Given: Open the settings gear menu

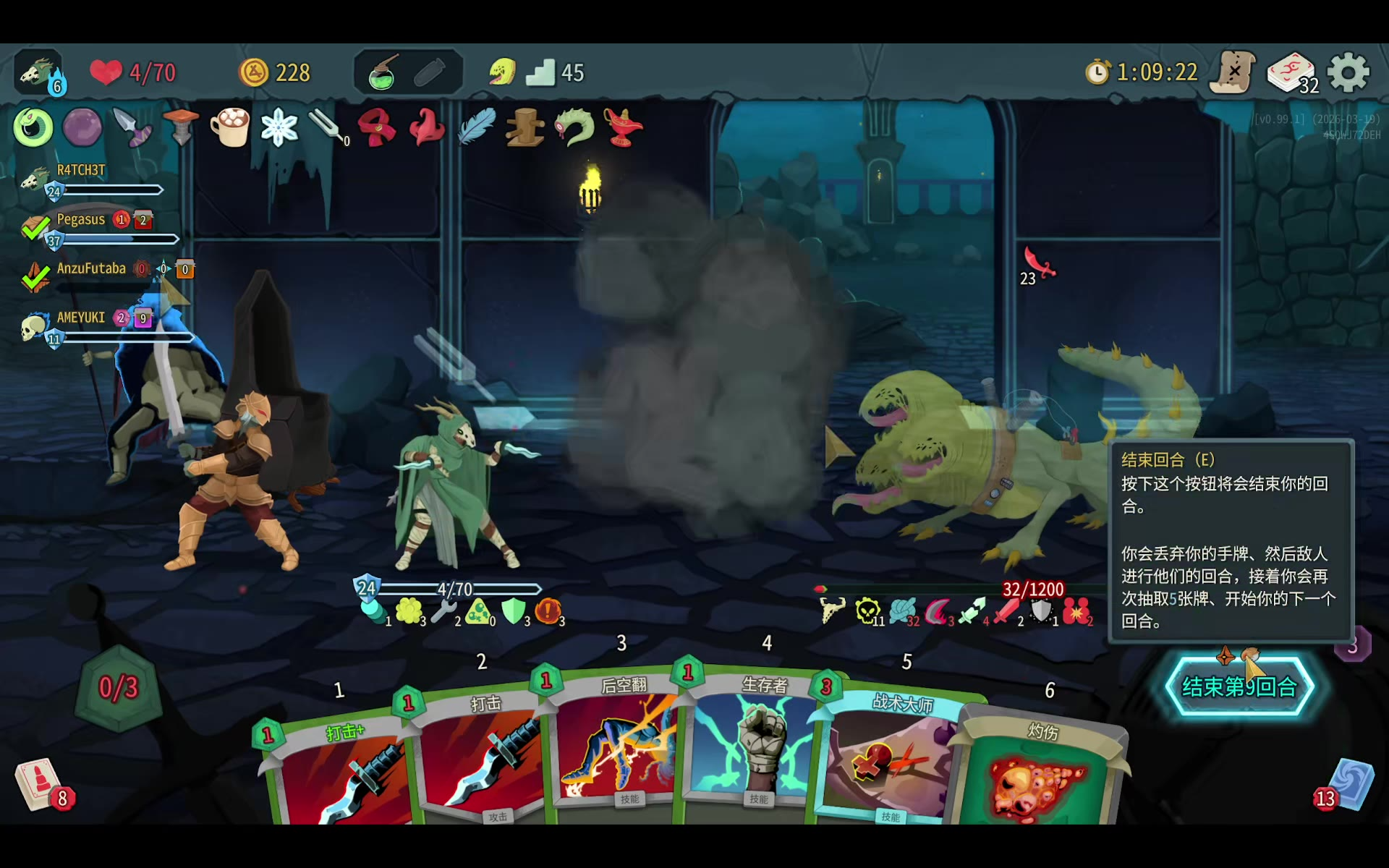Looking at the screenshot, I should [1348, 72].
